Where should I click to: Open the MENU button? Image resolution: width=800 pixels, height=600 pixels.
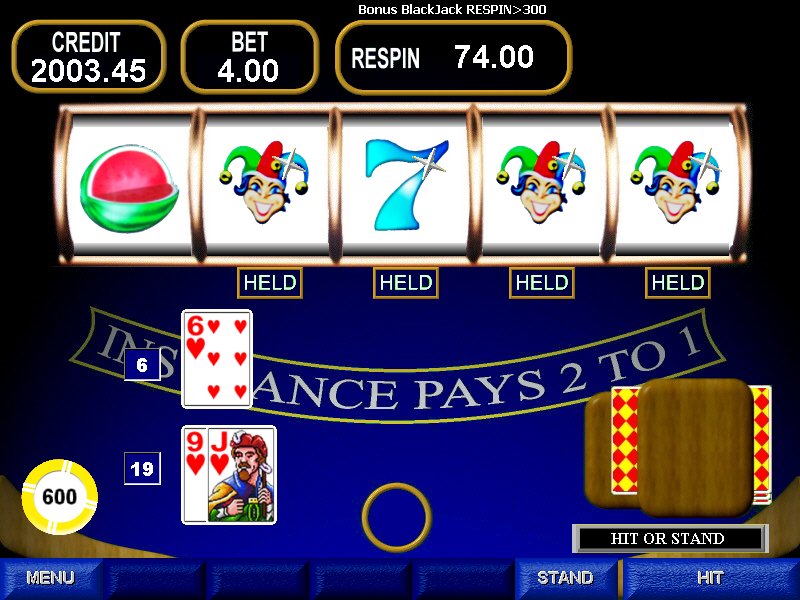[50, 578]
